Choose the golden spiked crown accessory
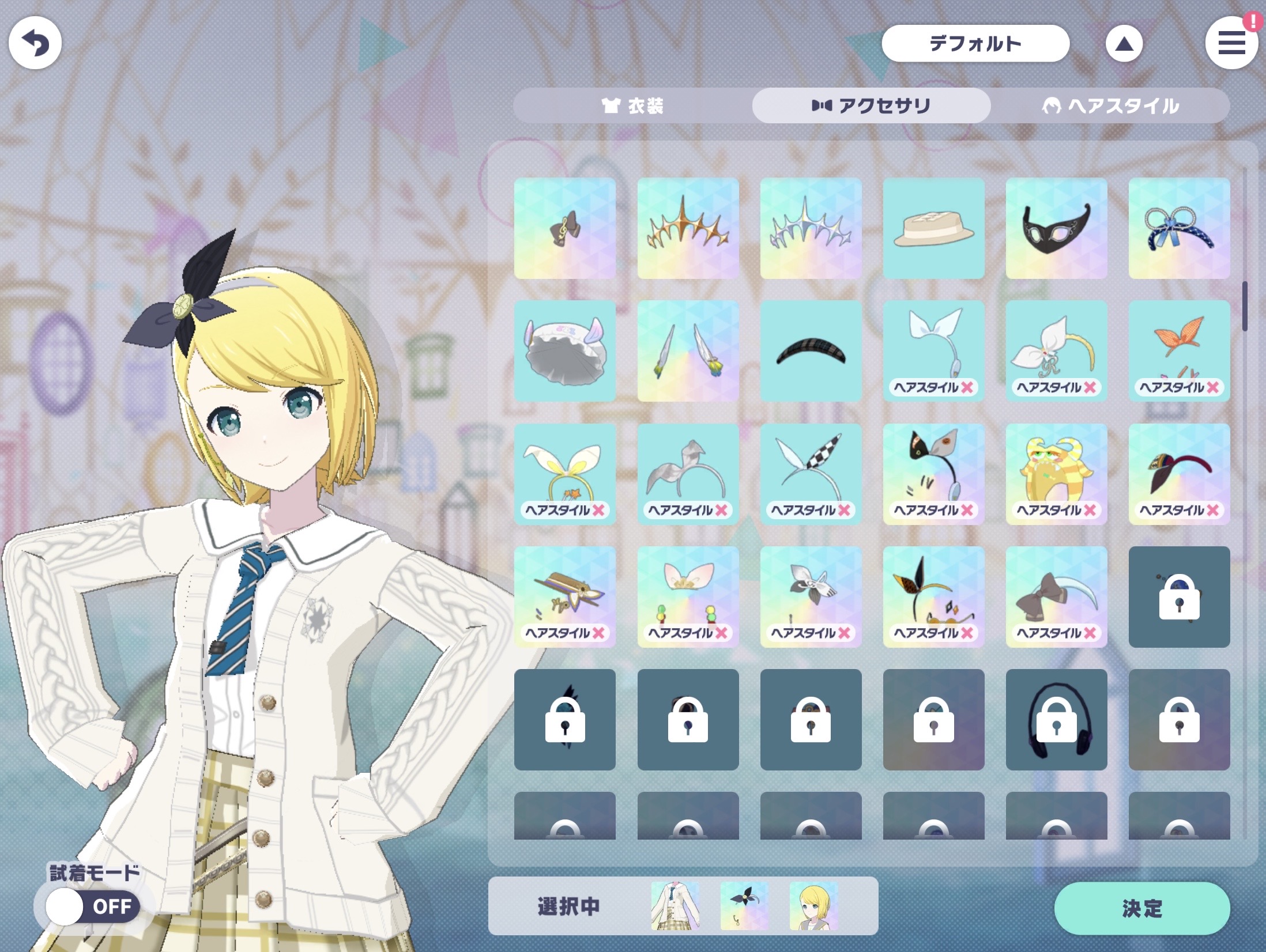 point(688,228)
